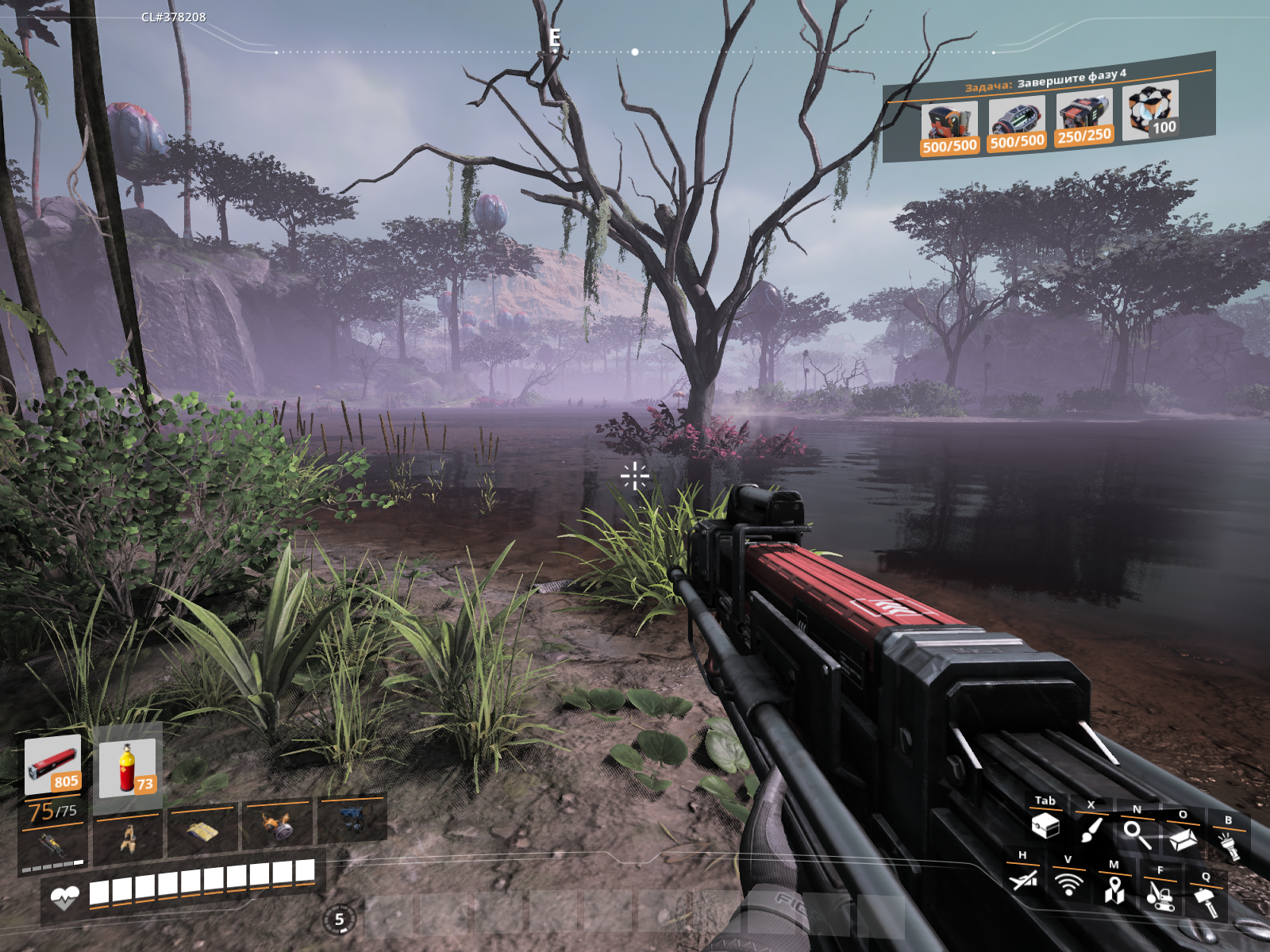Image resolution: width=1270 pixels, height=952 pixels.
Task: Select the paintbrush customizer icon
Action: click(x=1091, y=830)
